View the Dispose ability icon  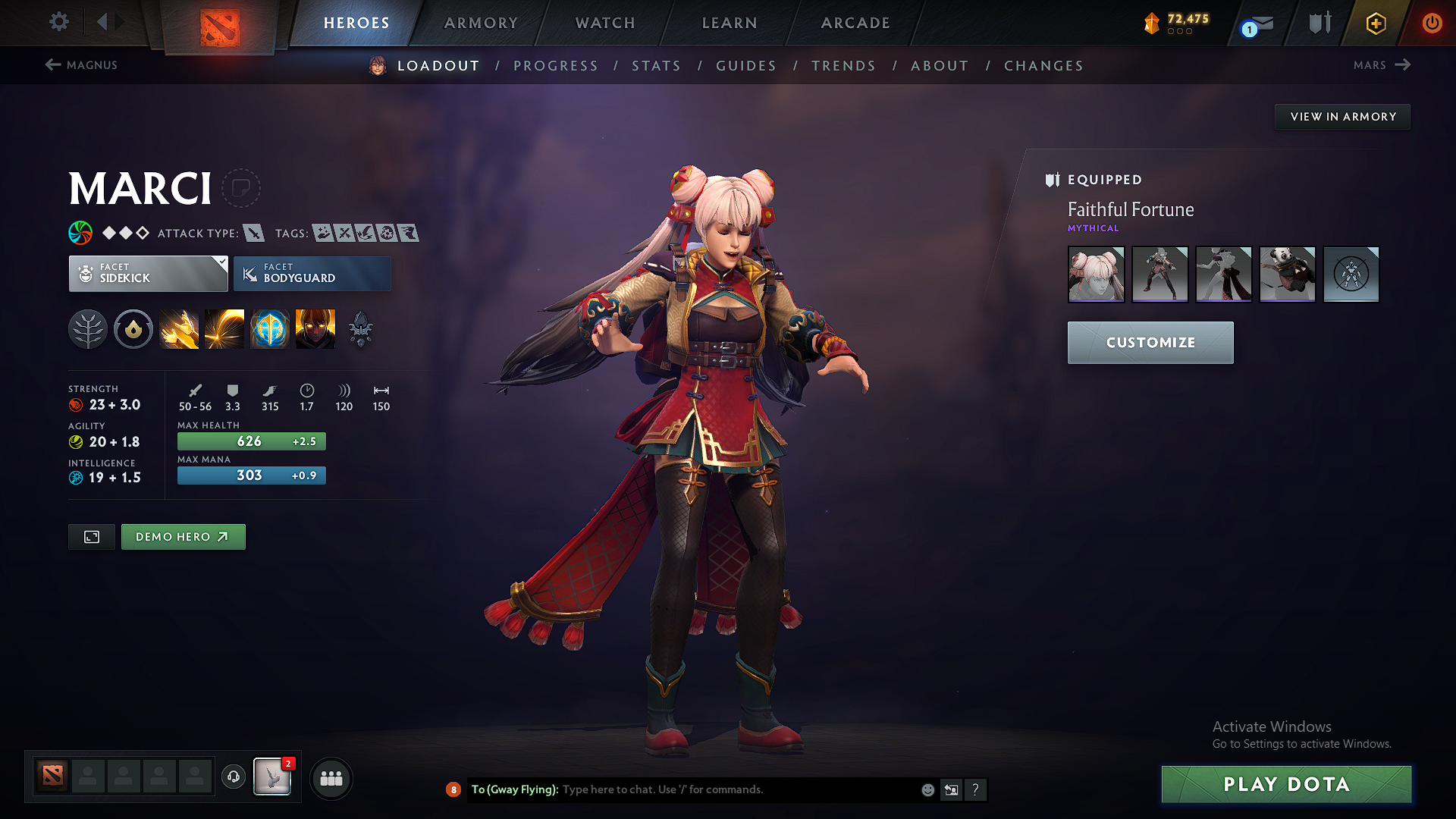(x=179, y=329)
